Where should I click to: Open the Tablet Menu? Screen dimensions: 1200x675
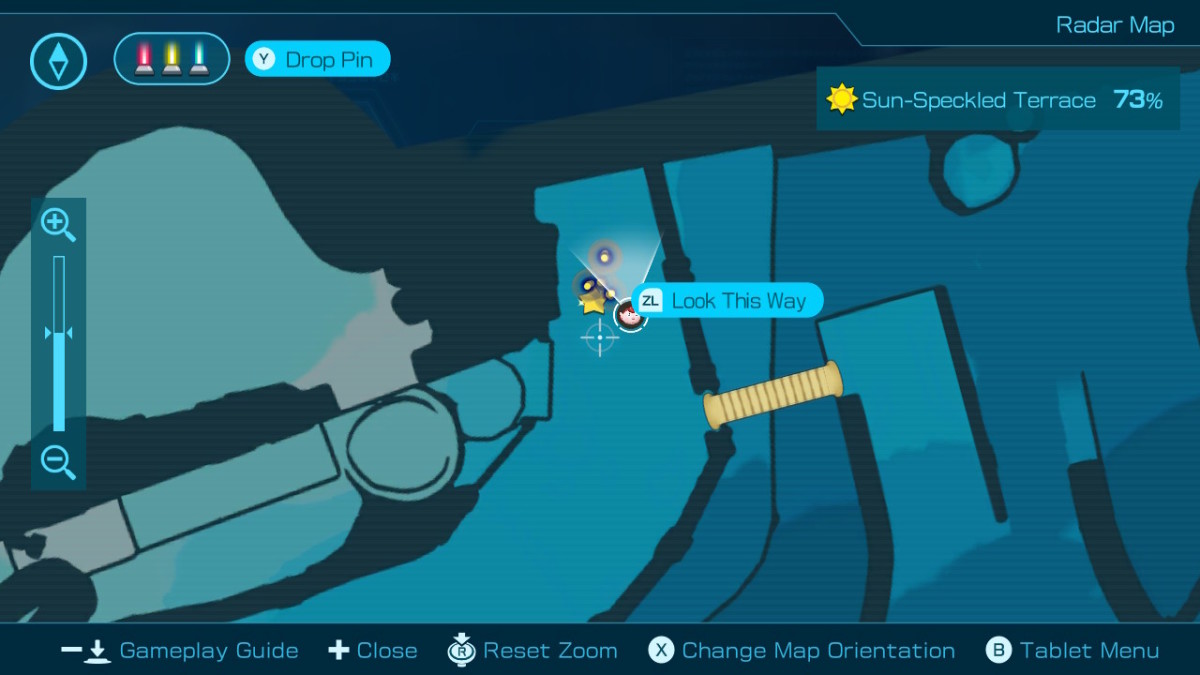click(1073, 651)
